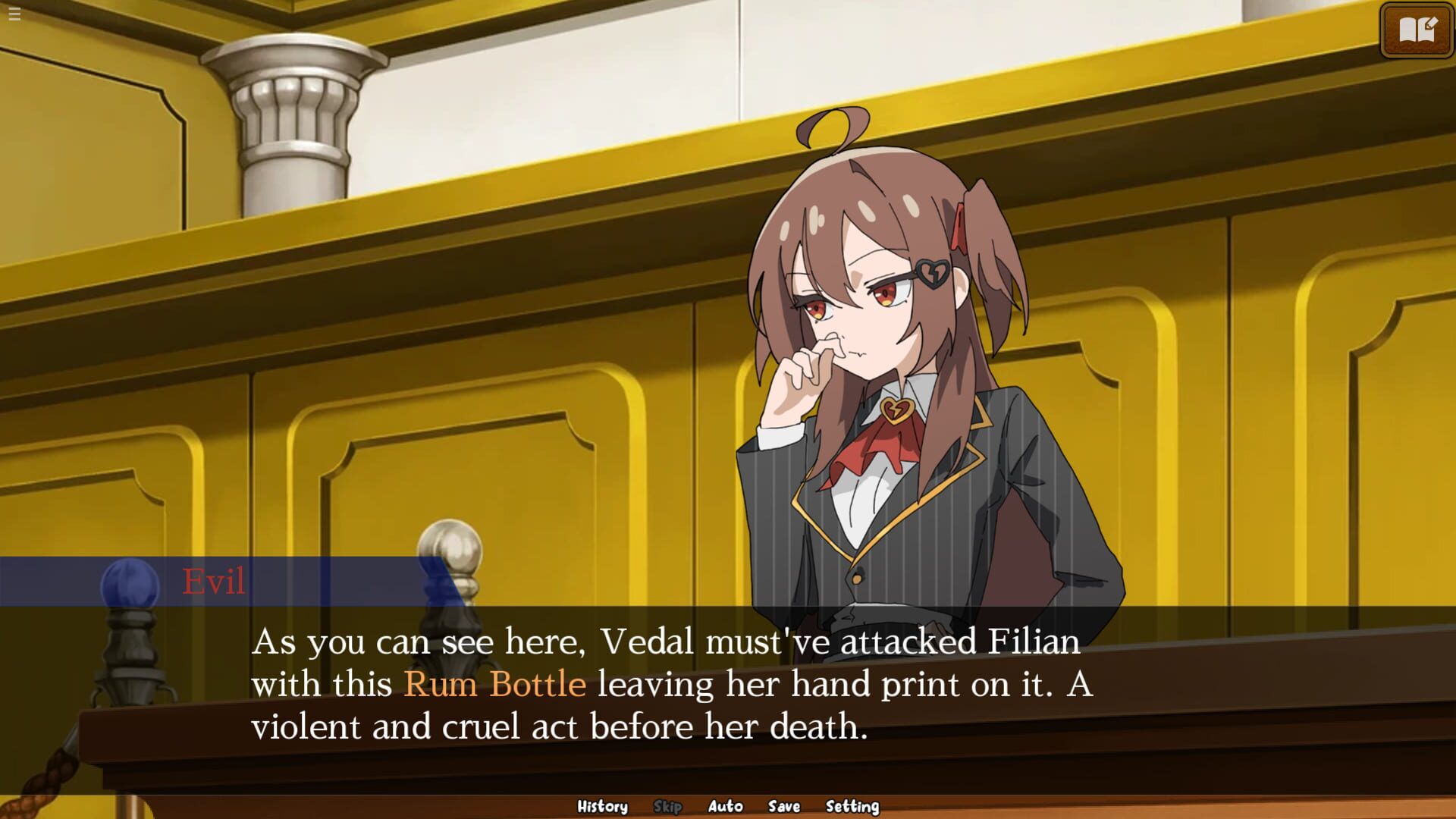Open the hamburger menu in top-left corner

pos(14,14)
